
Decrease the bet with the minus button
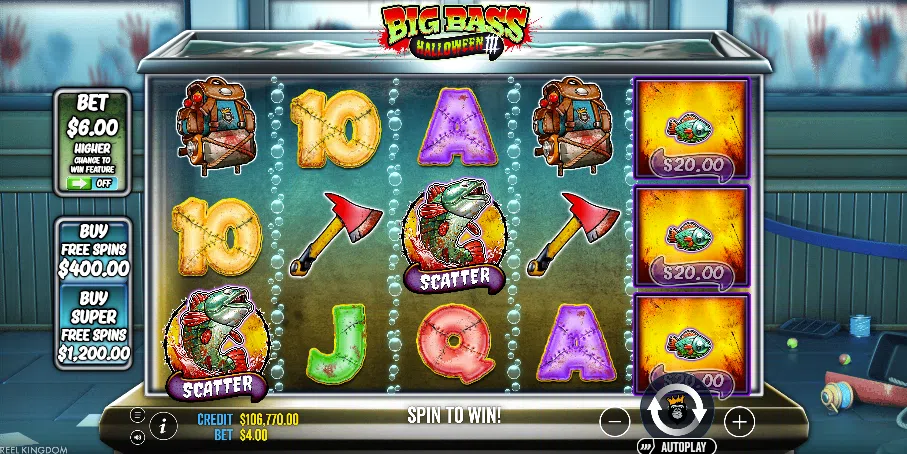[617, 422]
